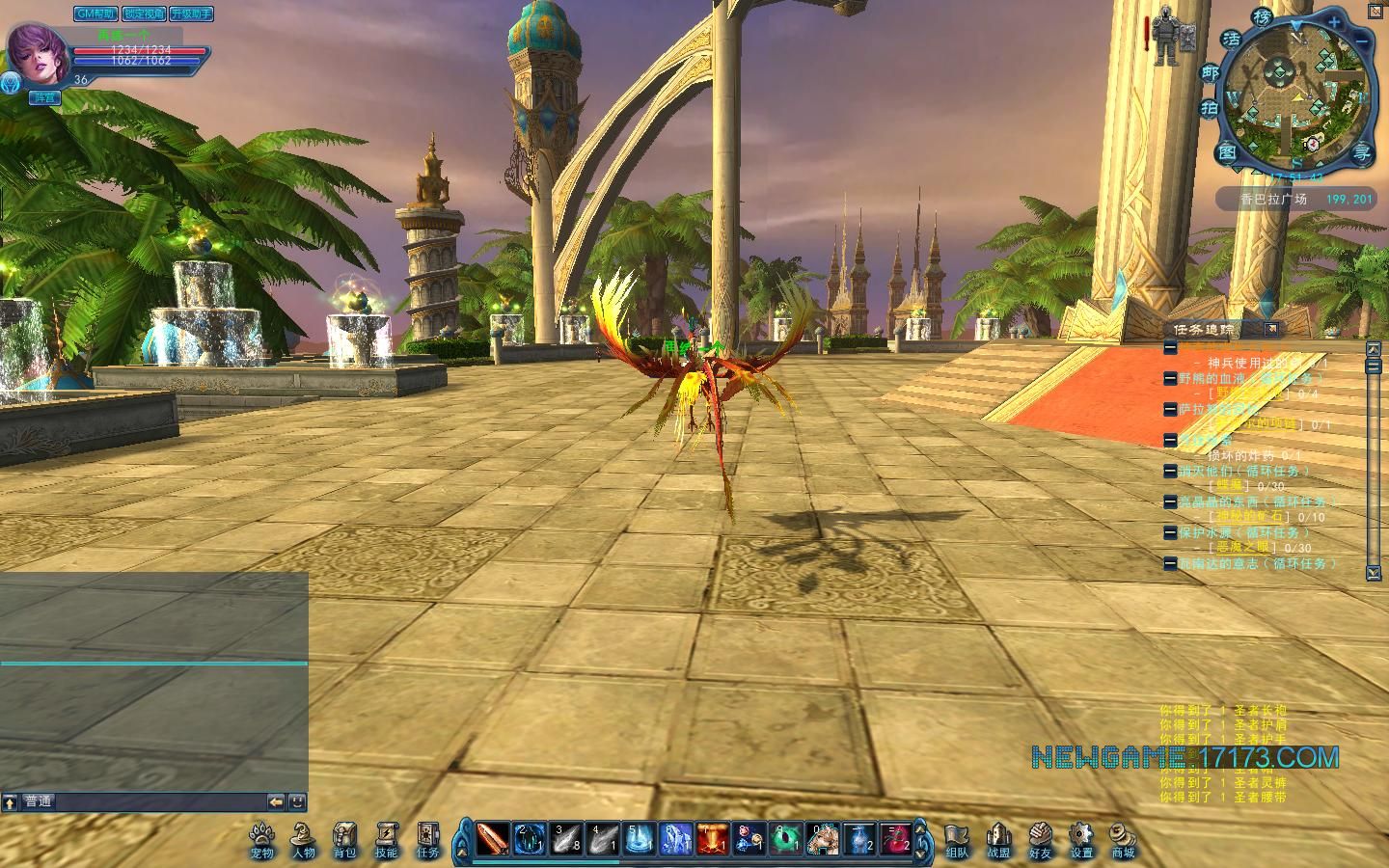
Task: Select the purple-haired character portrait
Action: pos(37,54)
